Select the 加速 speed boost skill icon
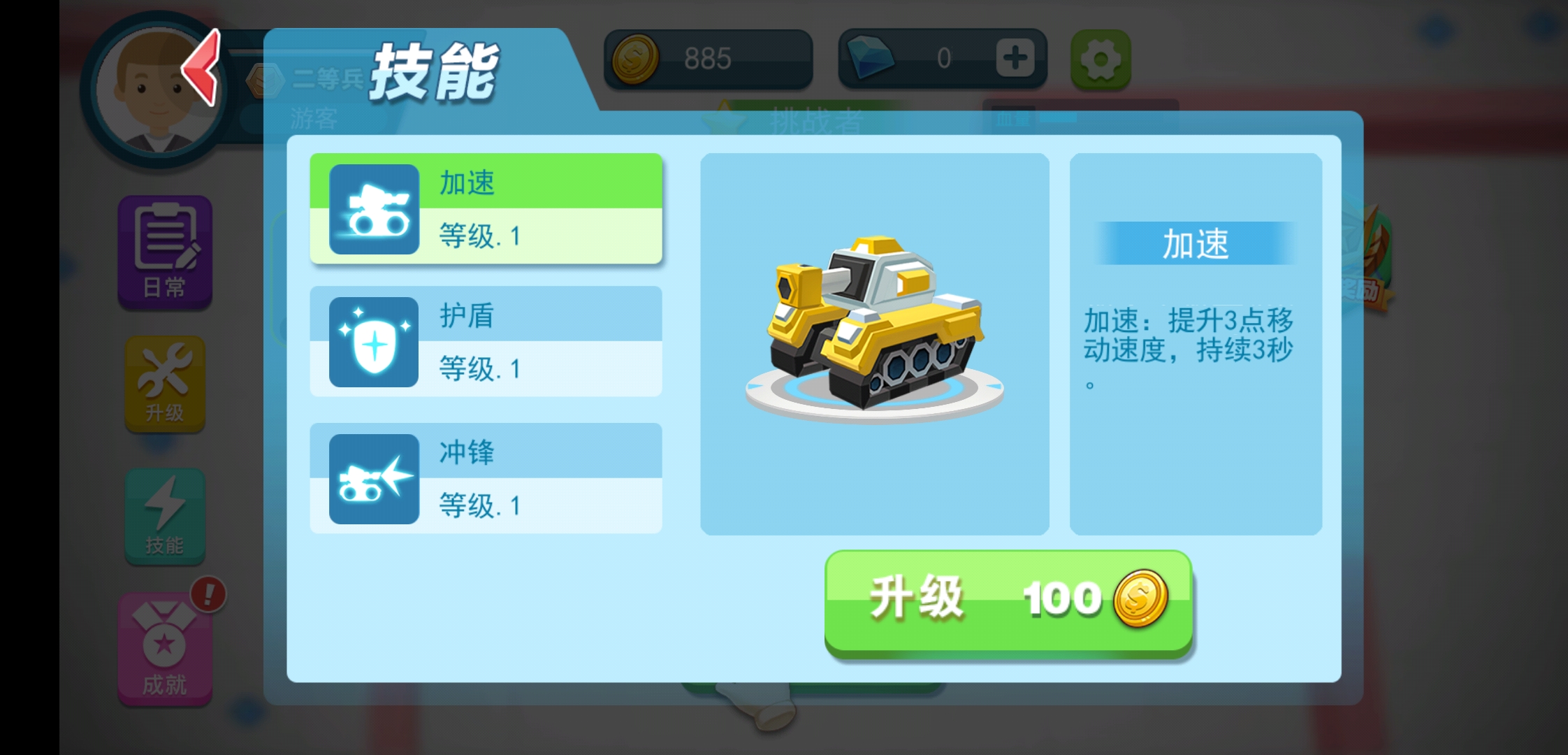 coord(373,210)
